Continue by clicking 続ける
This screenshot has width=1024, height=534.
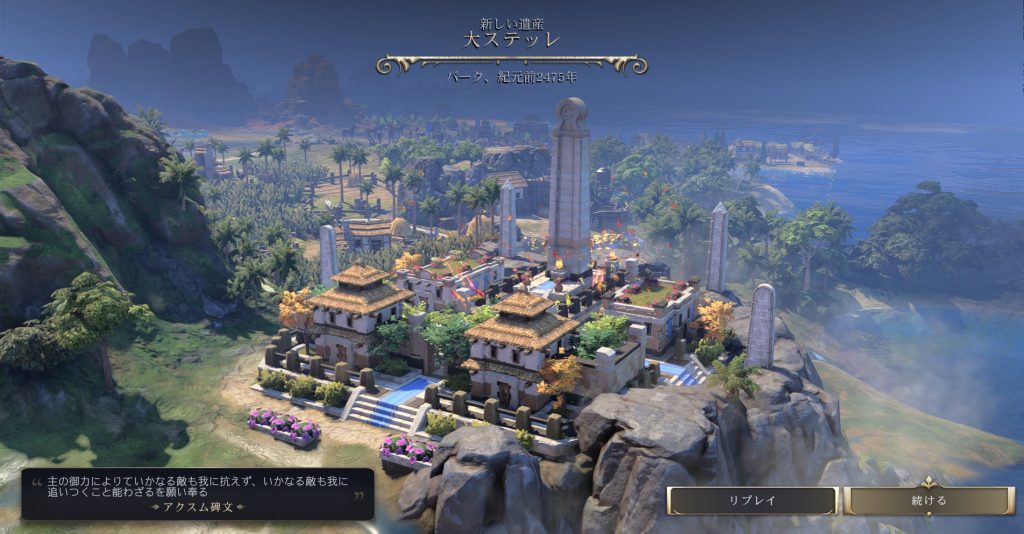click(x=929, y=500)
